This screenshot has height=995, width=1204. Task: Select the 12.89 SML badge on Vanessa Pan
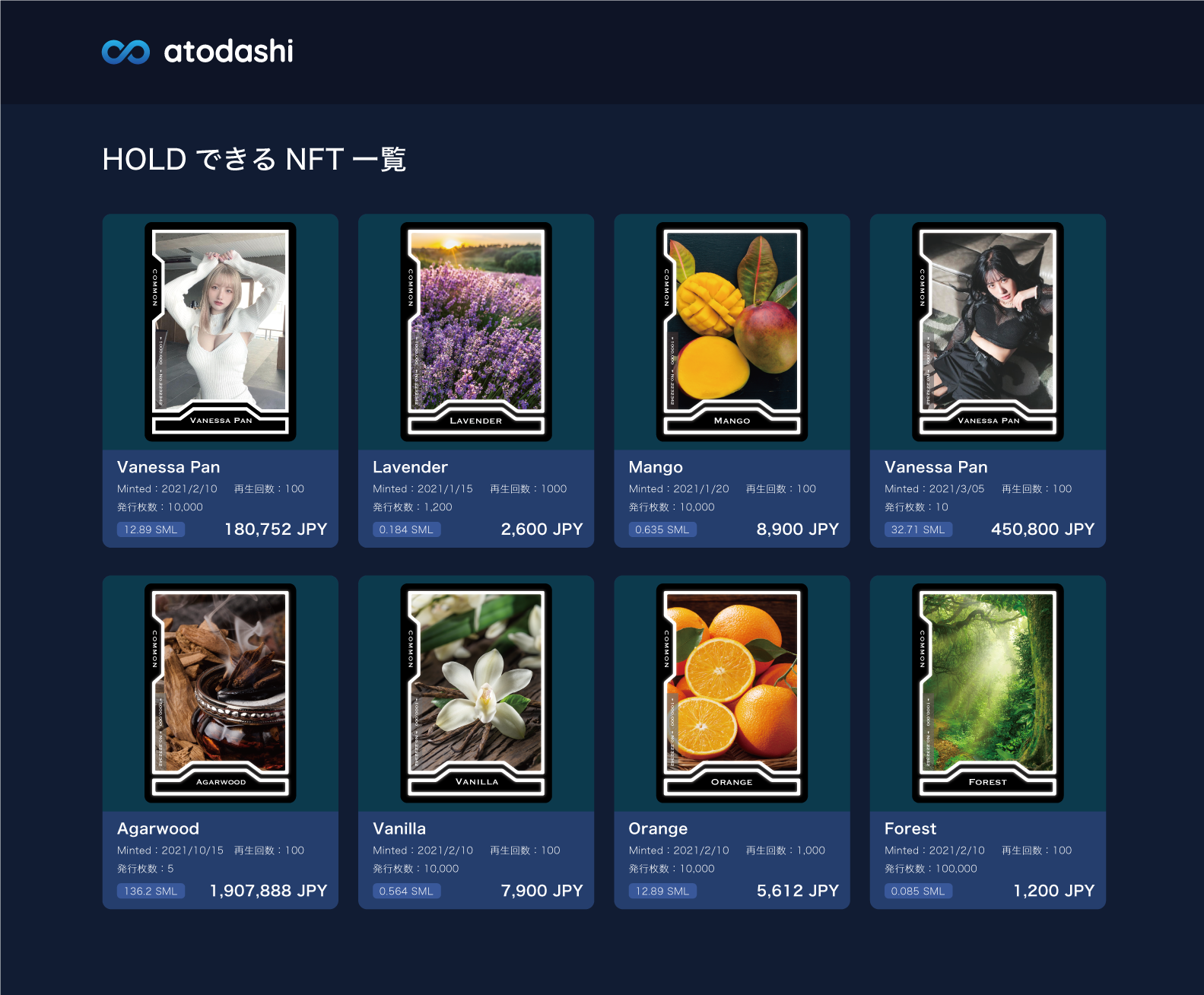tap(151, 529)
